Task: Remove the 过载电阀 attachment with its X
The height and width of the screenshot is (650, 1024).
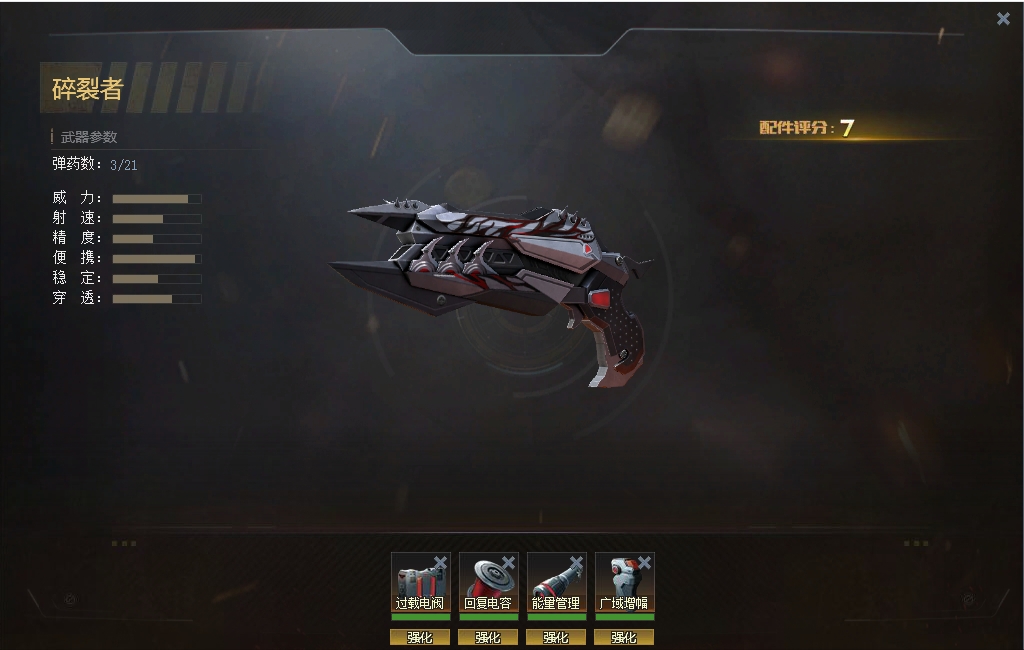Action: (x=440, y=563)
